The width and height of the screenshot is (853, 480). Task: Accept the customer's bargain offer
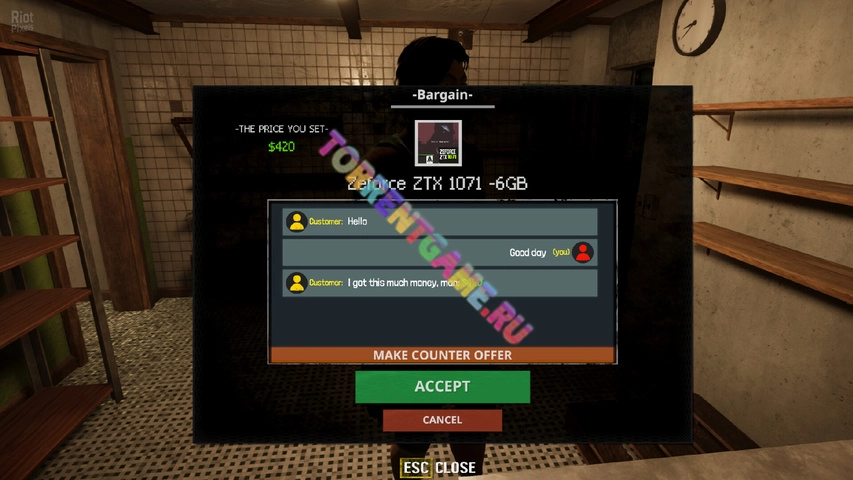pos(442,386)
